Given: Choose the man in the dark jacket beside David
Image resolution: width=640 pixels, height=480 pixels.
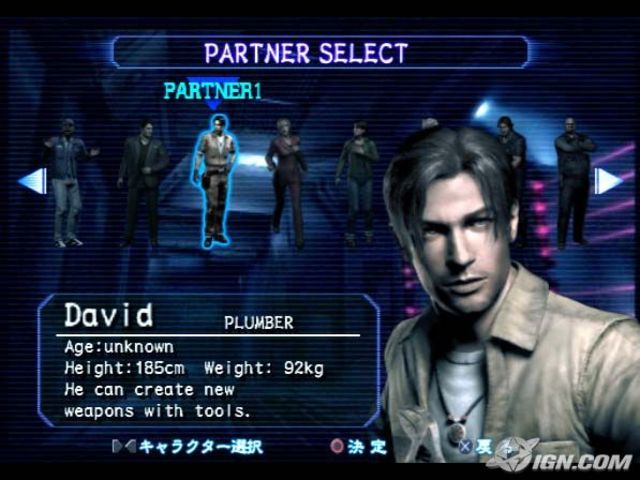Looking at the screenshot, I should [x=143, y=183].
